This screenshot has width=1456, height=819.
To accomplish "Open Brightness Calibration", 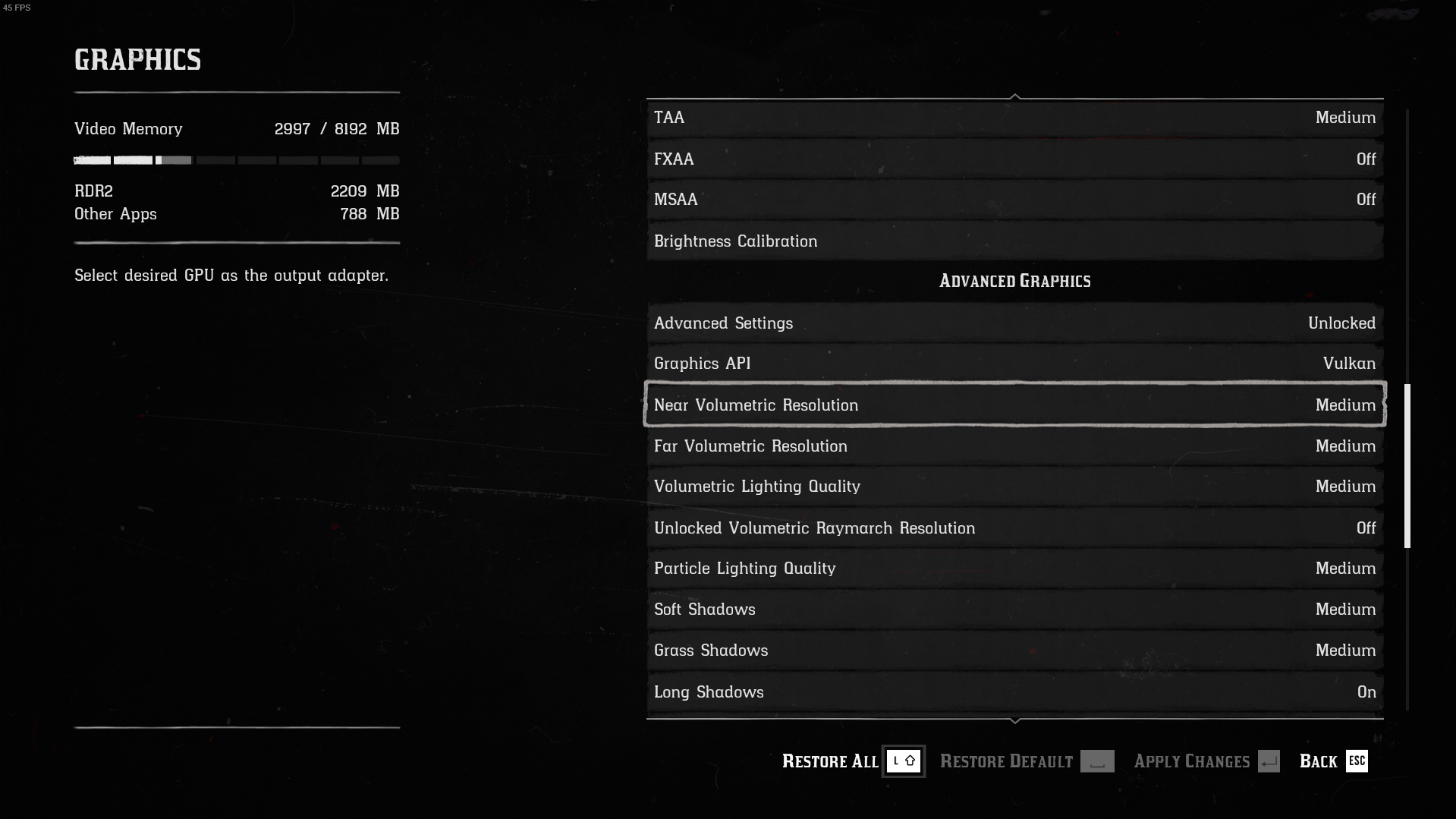I will [1014, 241].
